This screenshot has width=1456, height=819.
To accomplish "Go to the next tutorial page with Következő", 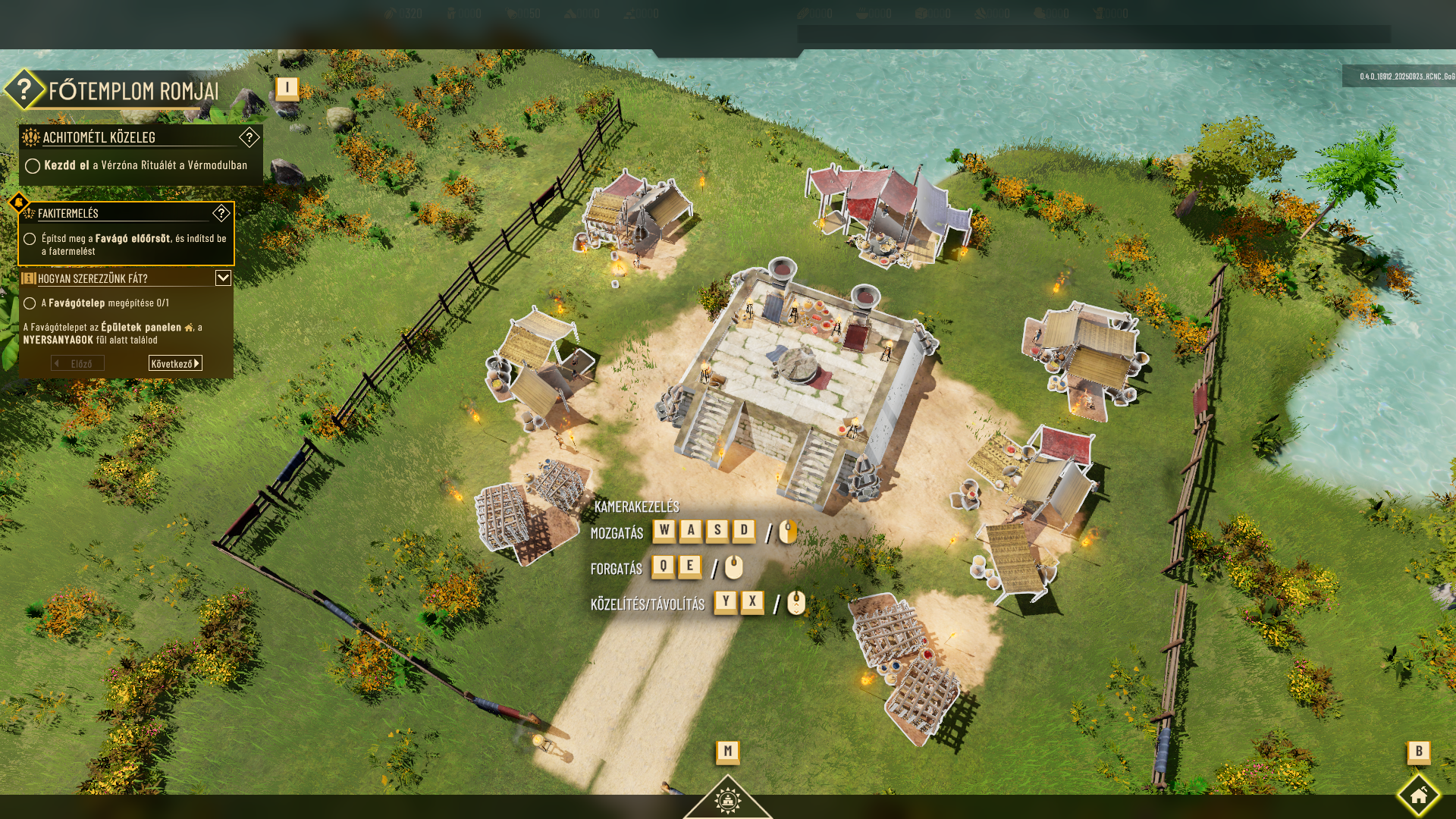I will point(175,363).
